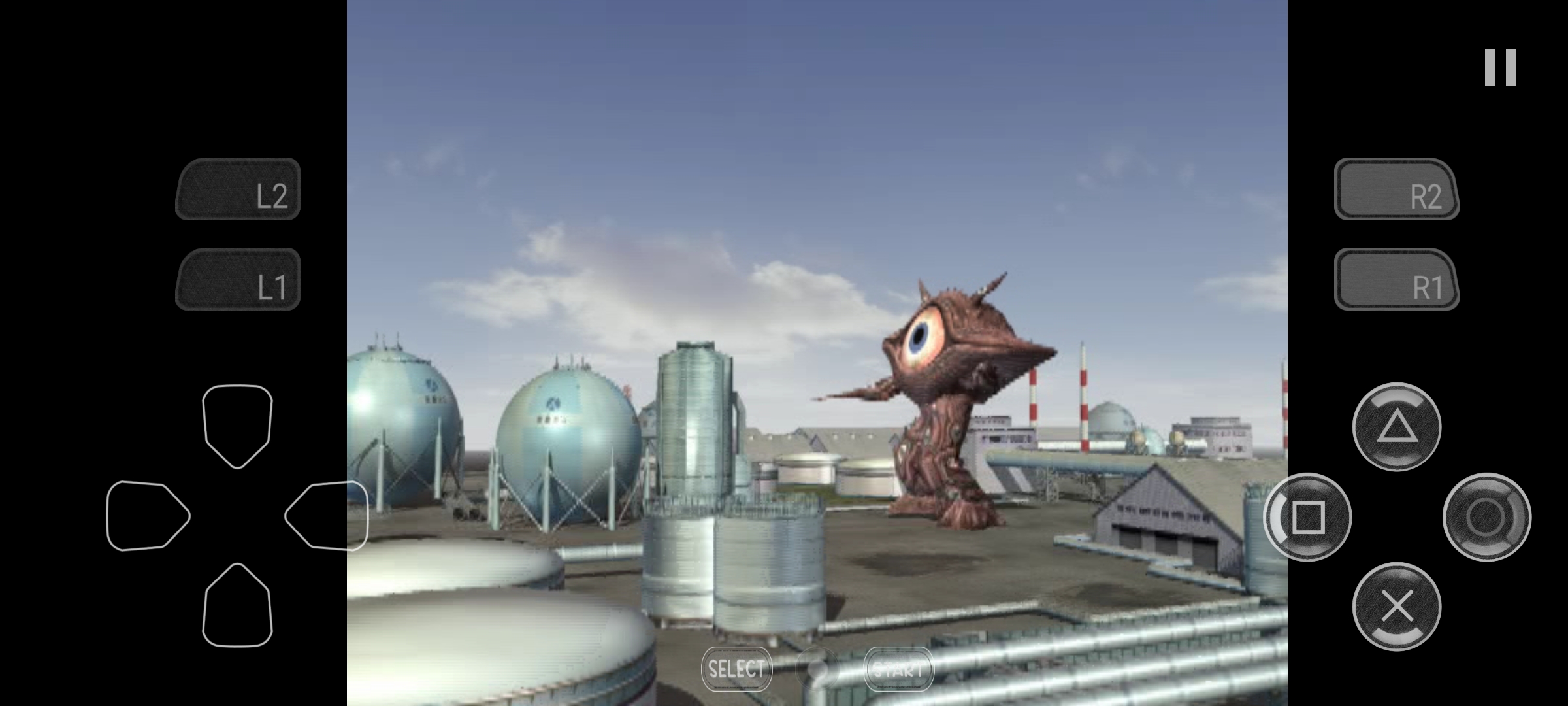Tap the D-pad down arrow

[237, 605]
